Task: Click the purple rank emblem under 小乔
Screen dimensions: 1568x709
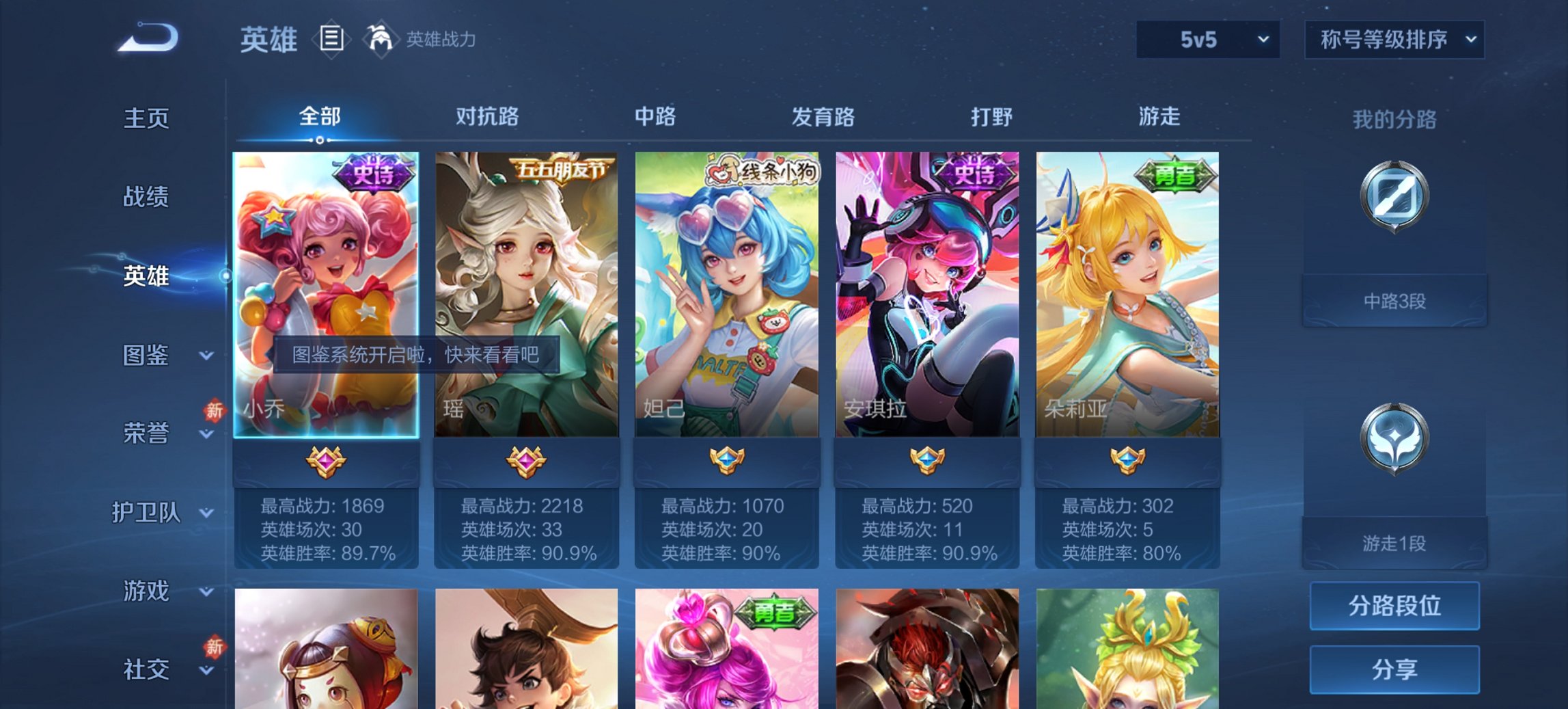Action: [327, 463]
